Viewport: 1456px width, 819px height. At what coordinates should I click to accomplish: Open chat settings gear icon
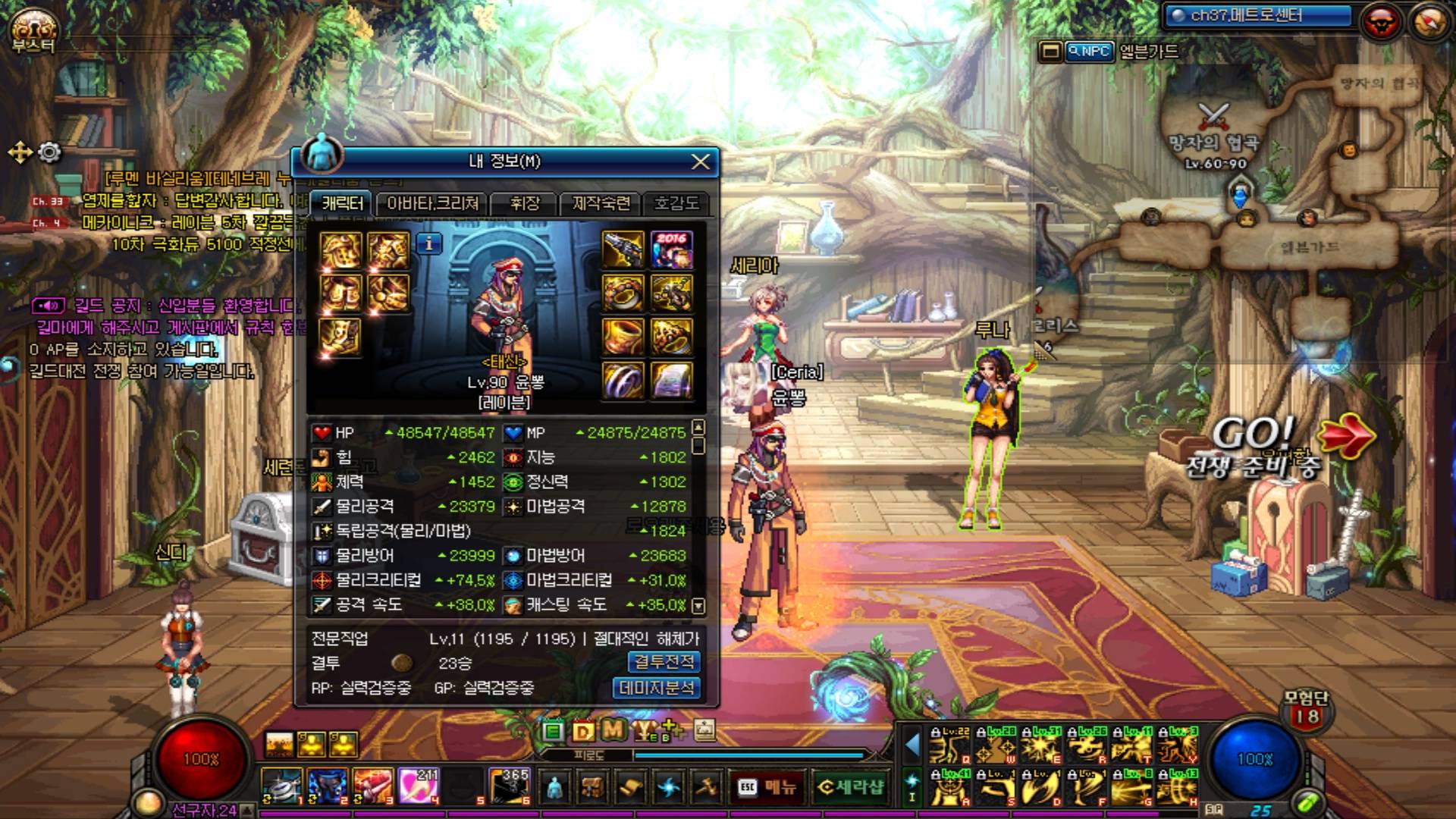(x=49, y=152)
